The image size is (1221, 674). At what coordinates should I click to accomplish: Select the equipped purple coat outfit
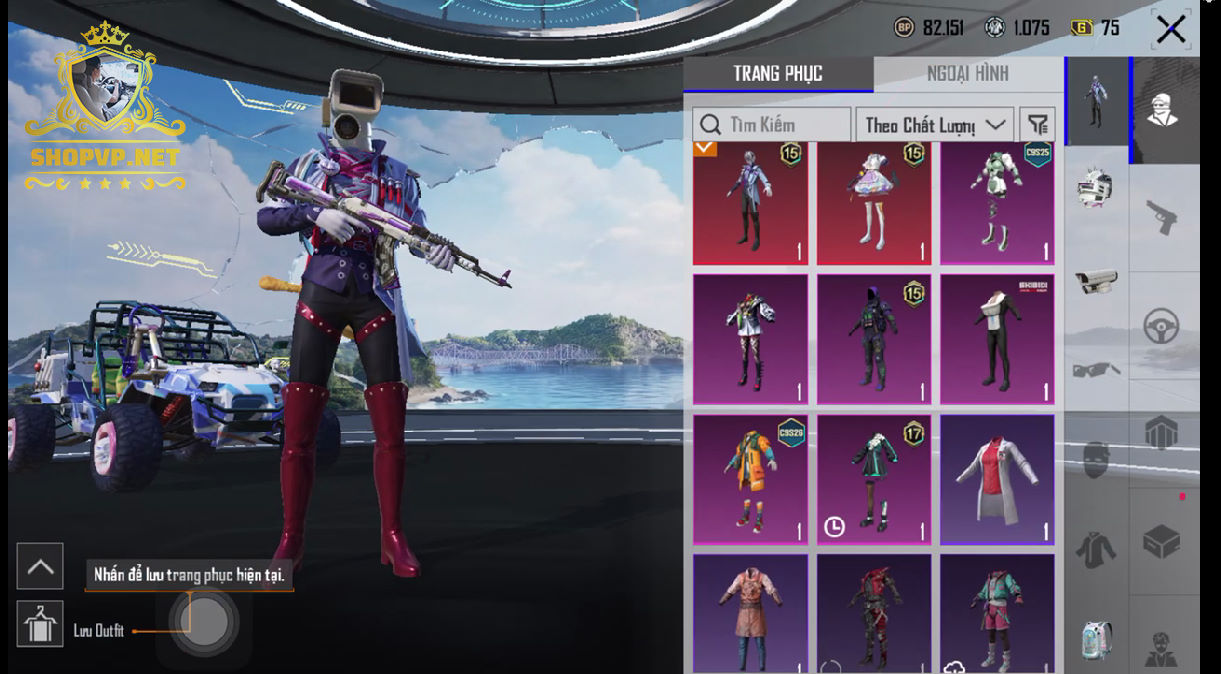[750, 203]
